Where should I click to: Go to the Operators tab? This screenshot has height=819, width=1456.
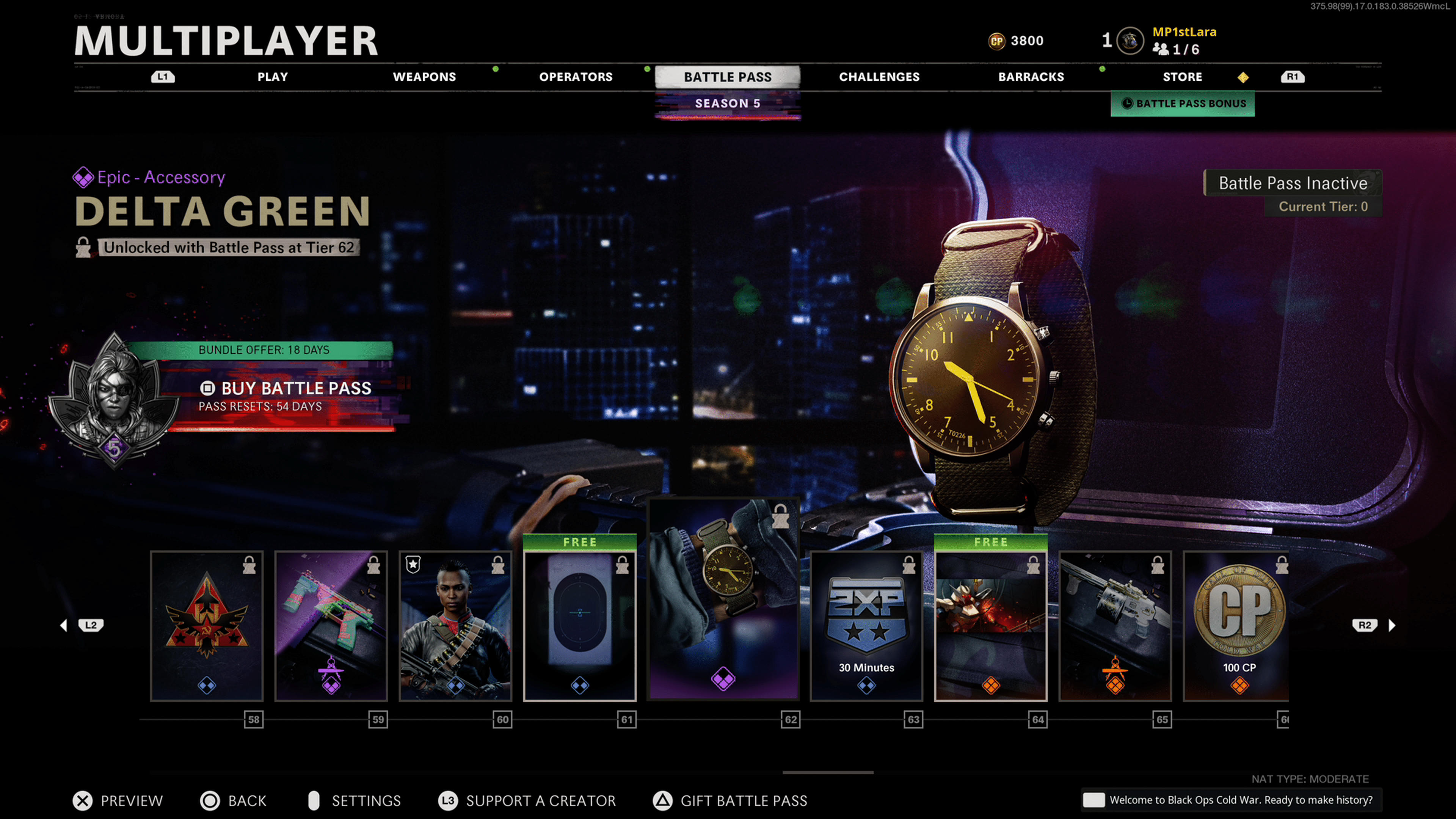(x=576, y=77)
